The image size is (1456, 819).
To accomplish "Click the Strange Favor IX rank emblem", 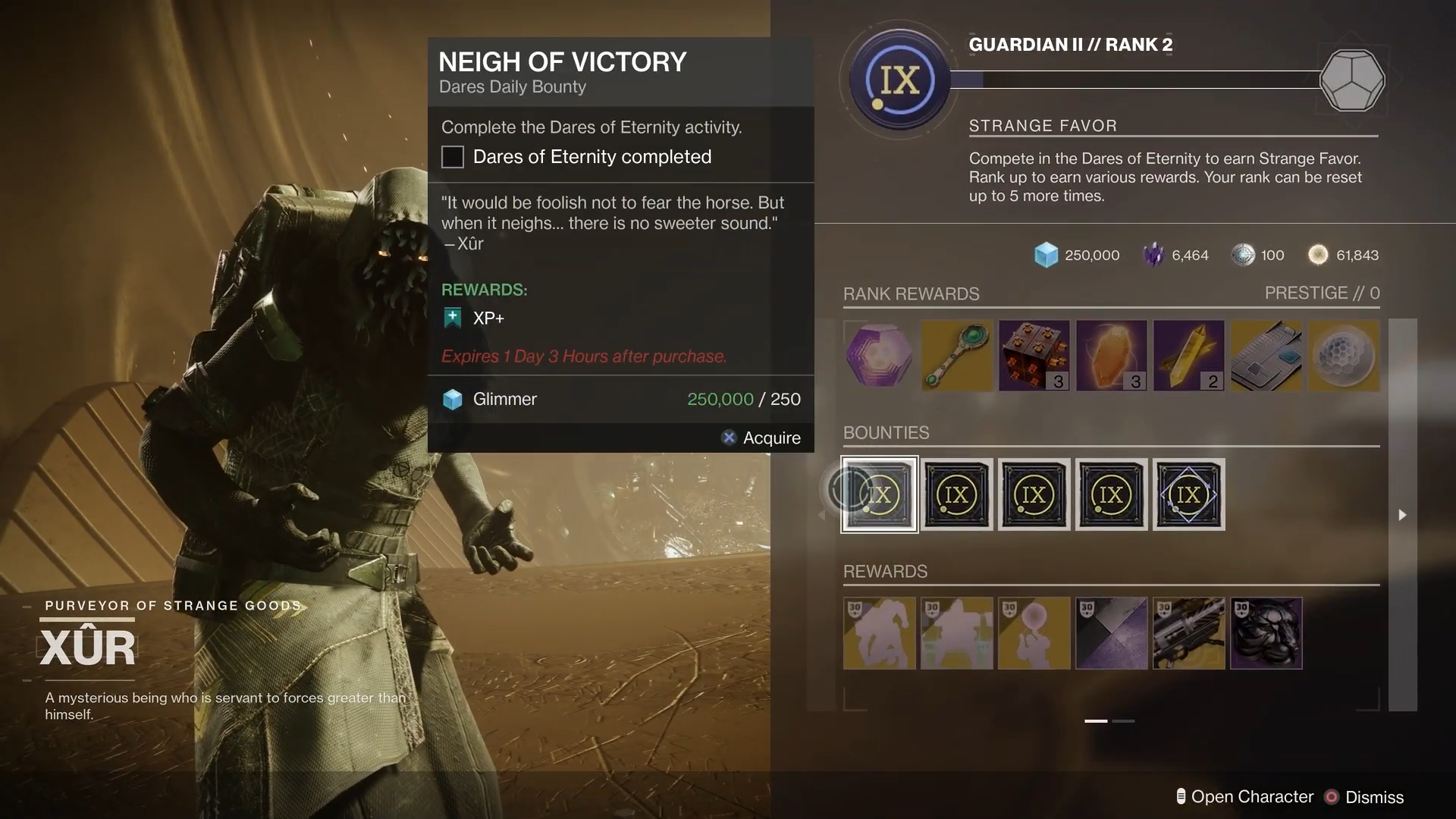I will 899,80.
